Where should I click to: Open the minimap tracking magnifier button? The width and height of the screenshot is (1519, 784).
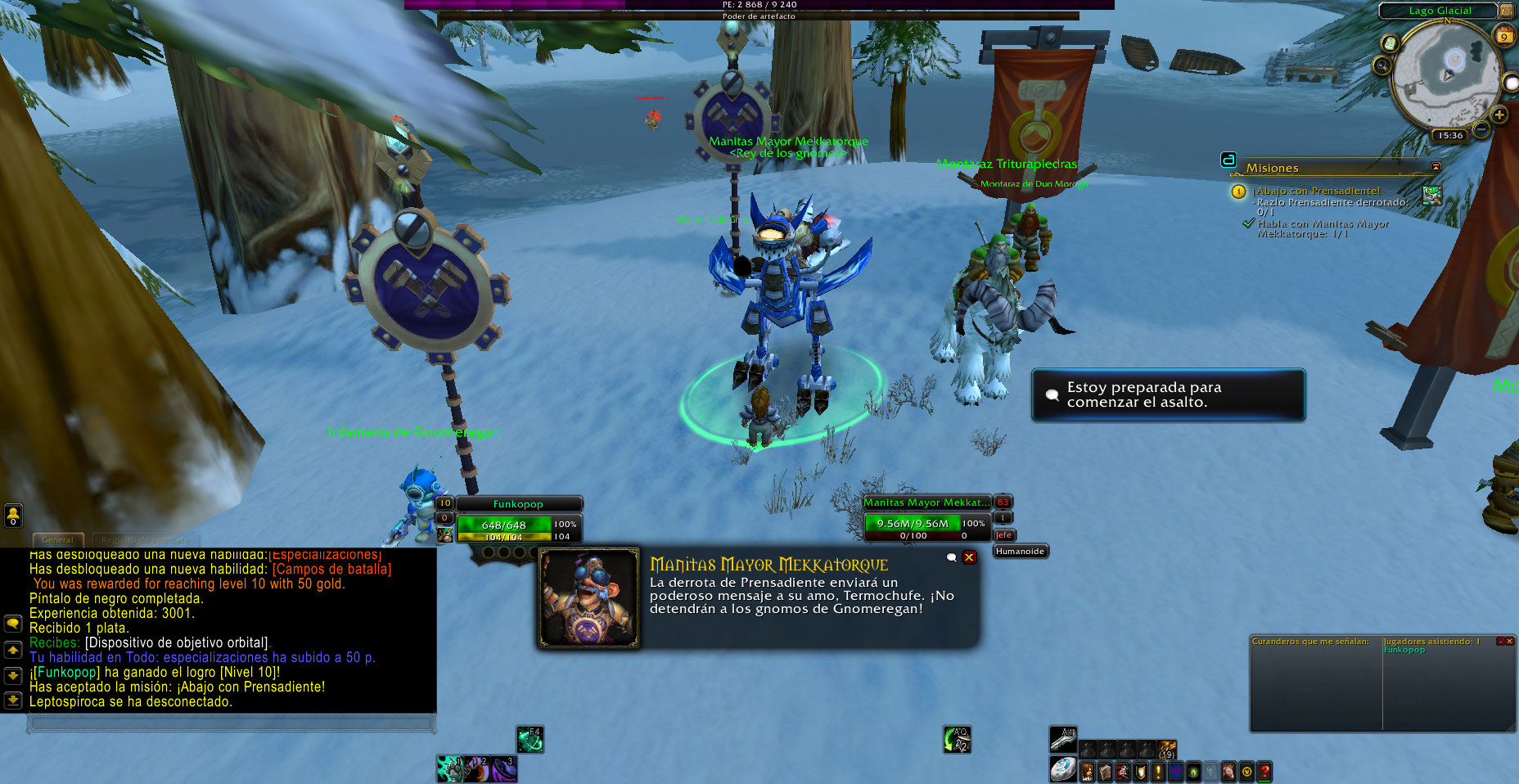tap(1382, 65)
